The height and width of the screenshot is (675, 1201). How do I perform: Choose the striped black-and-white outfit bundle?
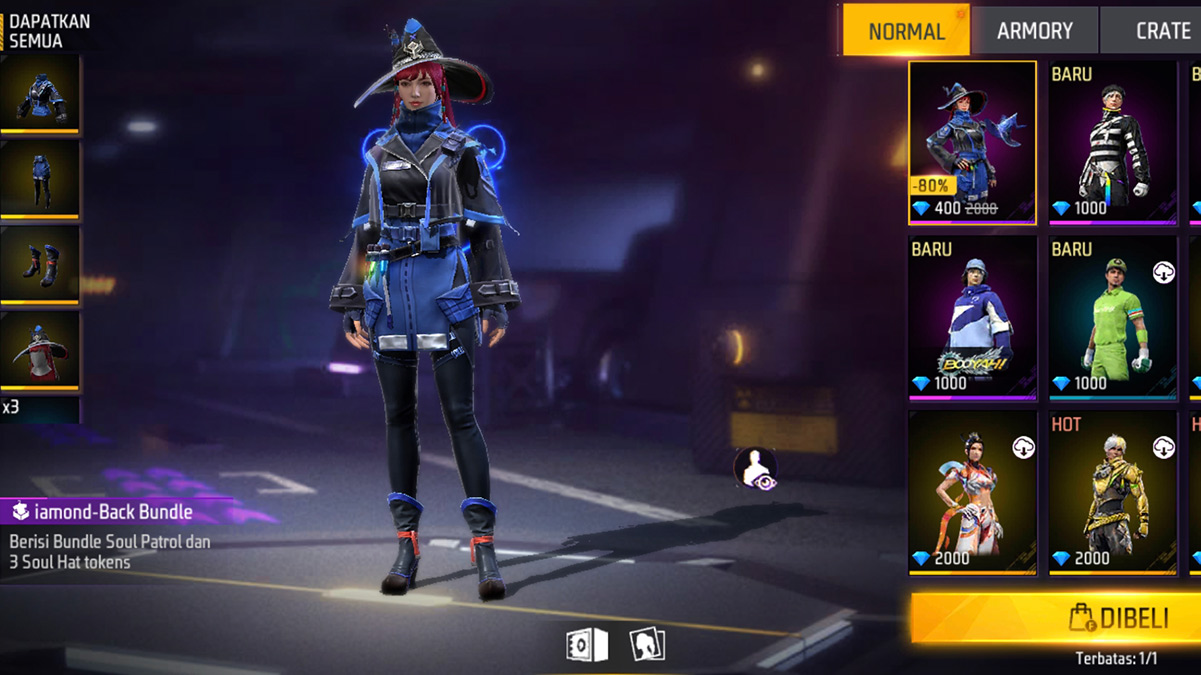tap(1112, 142)
